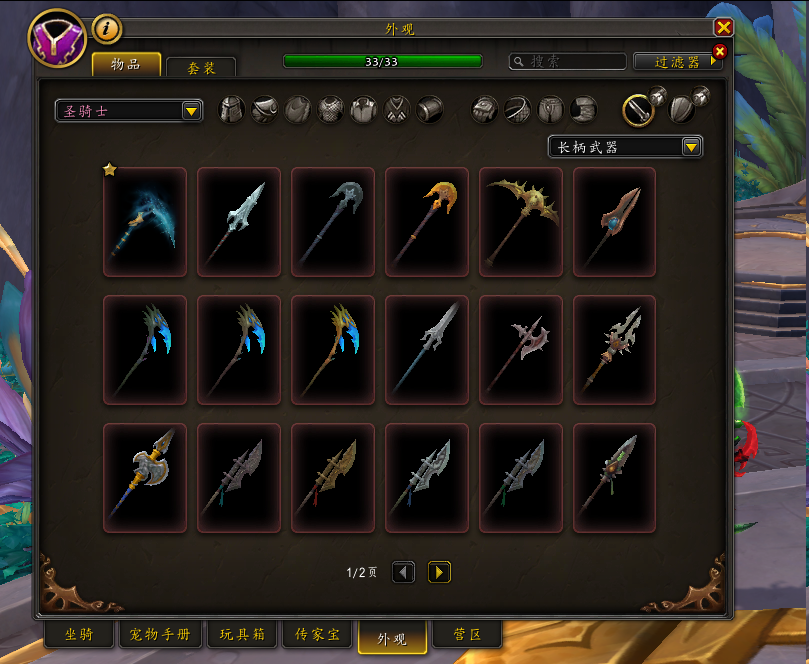Go to the next appearance page
The width and height of the screenshot is (809, 664).
(x=439, y=572)
